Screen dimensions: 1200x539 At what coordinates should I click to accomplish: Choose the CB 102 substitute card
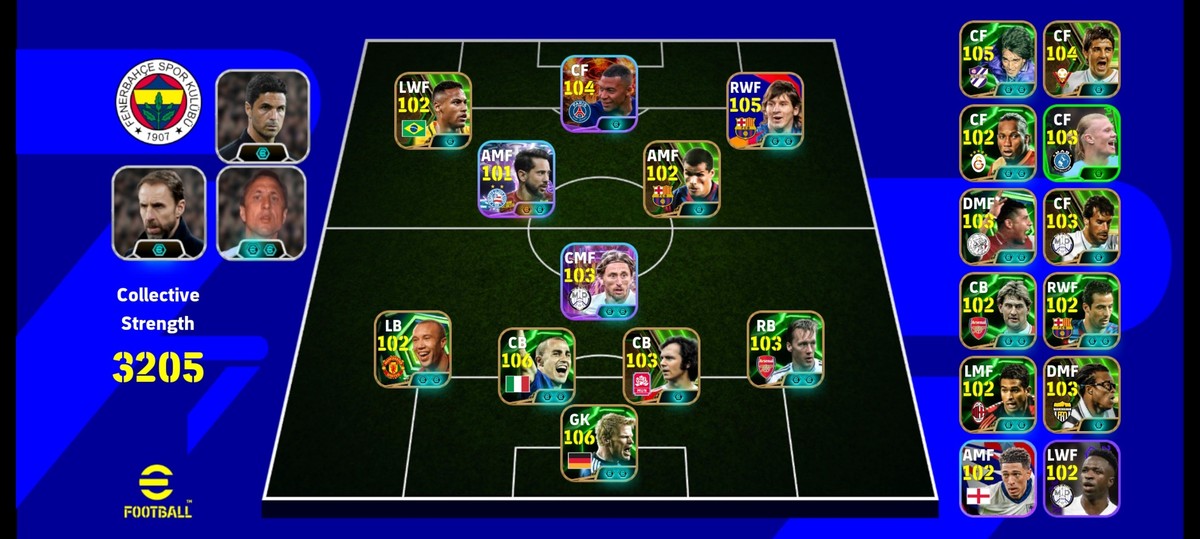(998, 312)
